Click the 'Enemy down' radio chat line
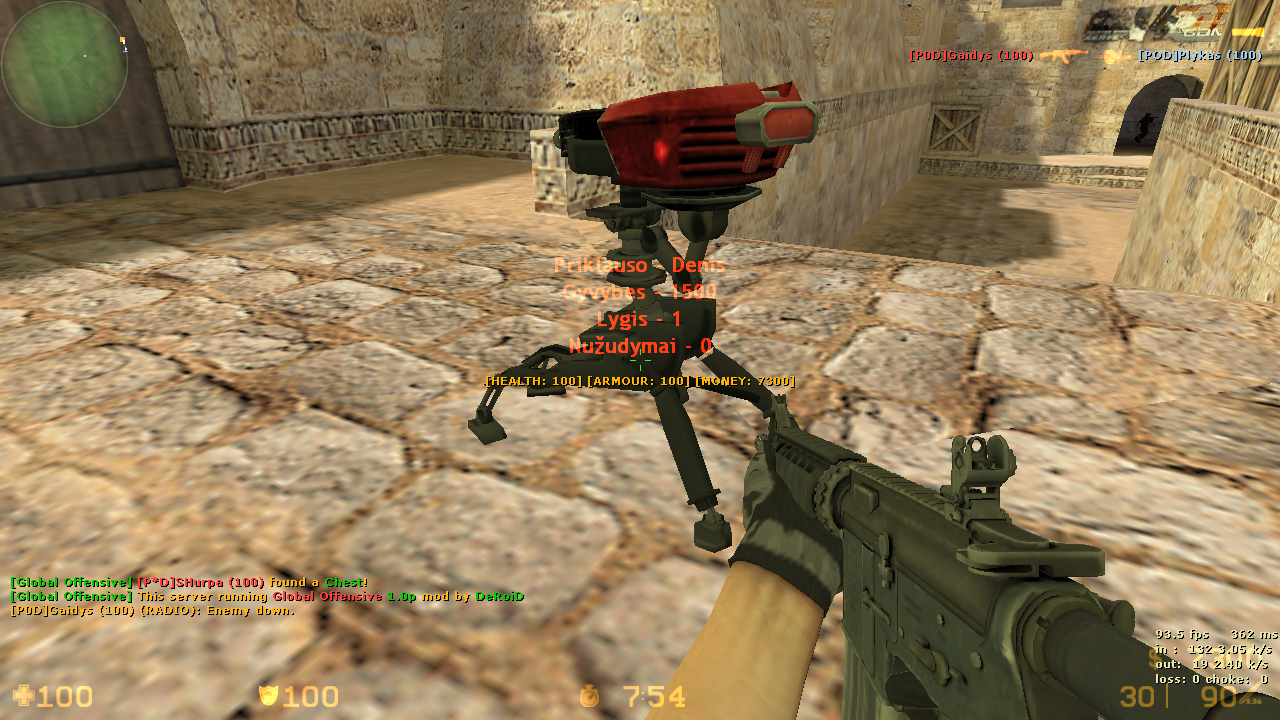Viewport: 1280px width, 720px height. tap(153, 610)
